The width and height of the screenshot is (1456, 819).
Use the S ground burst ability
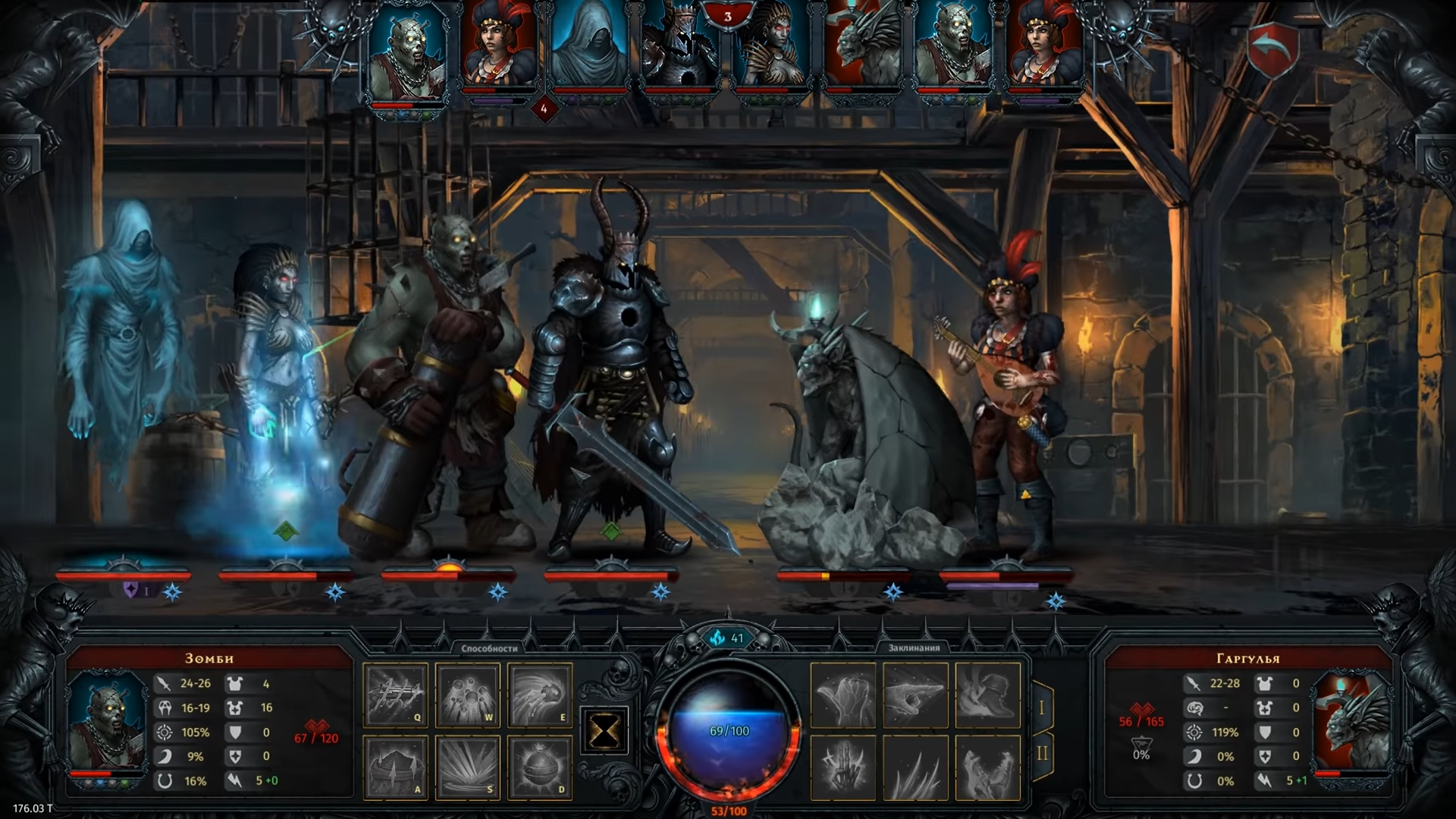468,767
